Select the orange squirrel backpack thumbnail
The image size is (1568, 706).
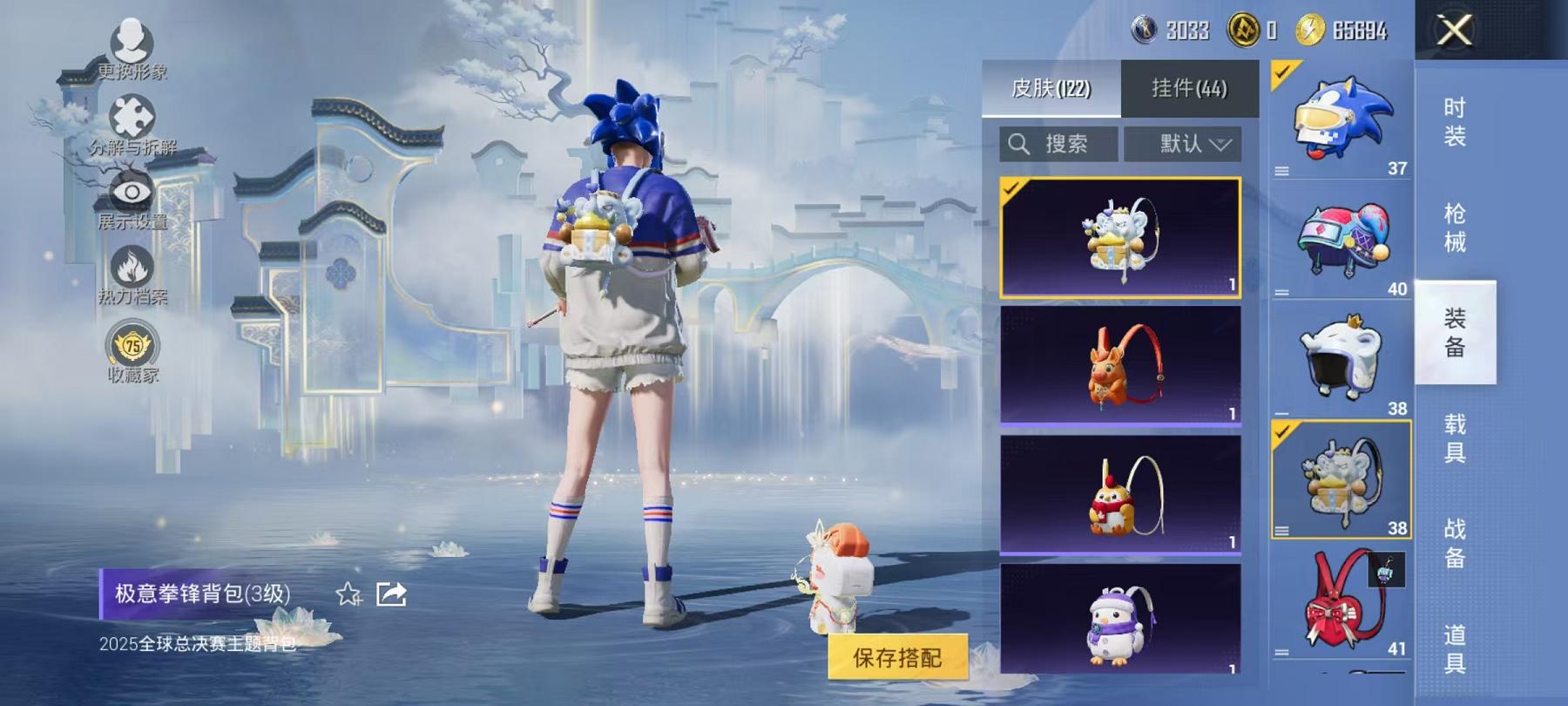pyautogui.click(x=1119, y=368)
